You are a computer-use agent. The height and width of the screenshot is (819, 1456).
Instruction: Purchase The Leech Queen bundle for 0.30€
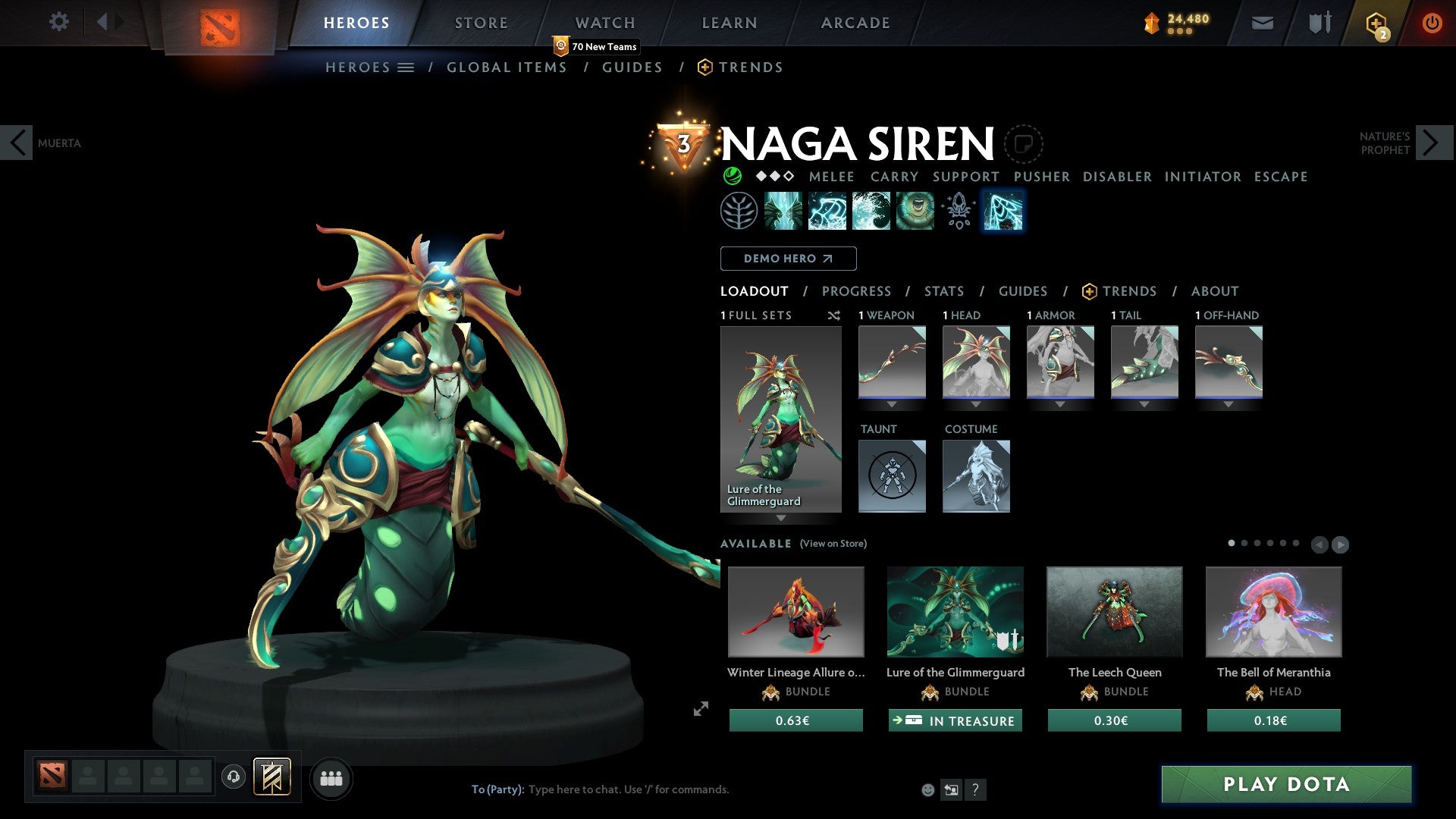pyautogui.click(x=1114, y=720)
